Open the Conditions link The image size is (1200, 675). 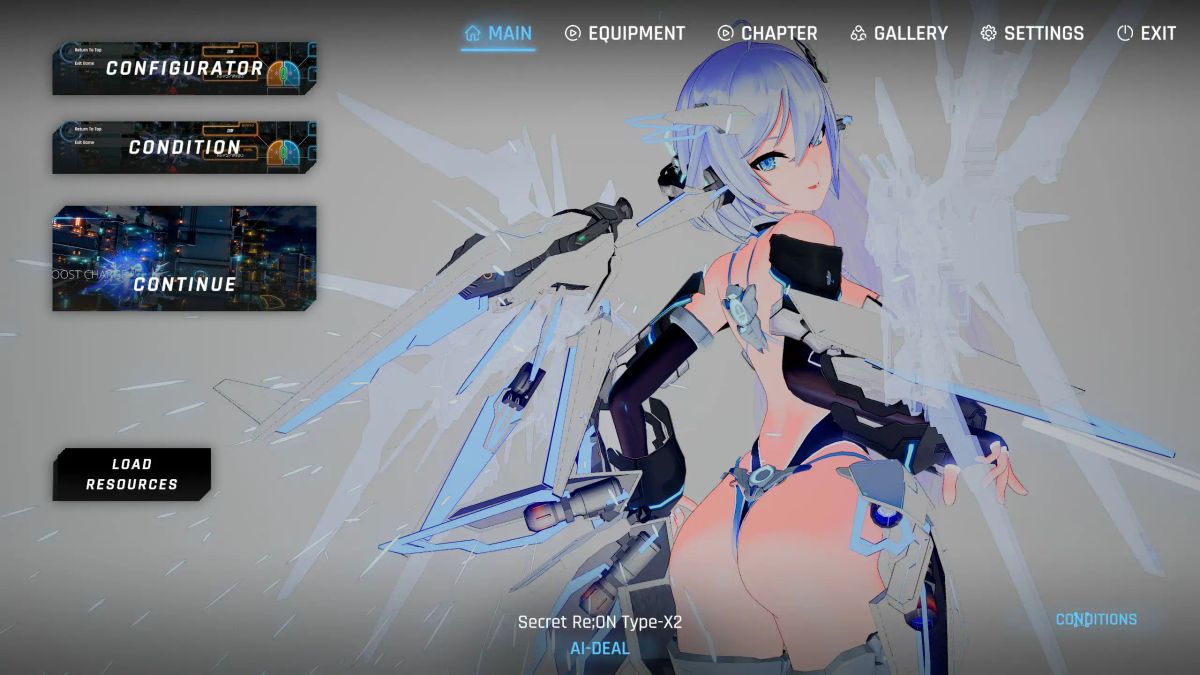(x=1096, y=620)
